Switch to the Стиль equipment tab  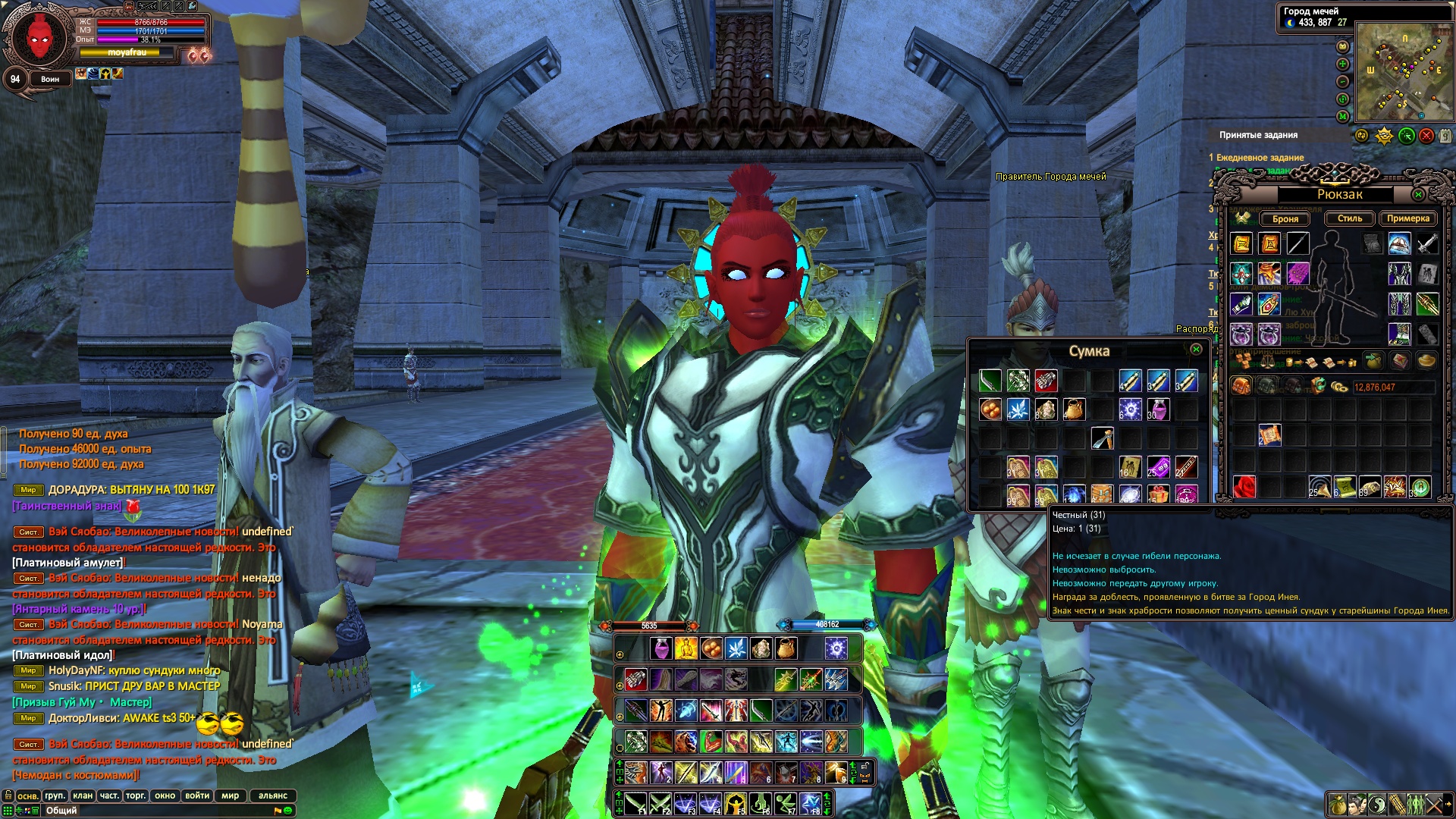(x=1349, y=218)
